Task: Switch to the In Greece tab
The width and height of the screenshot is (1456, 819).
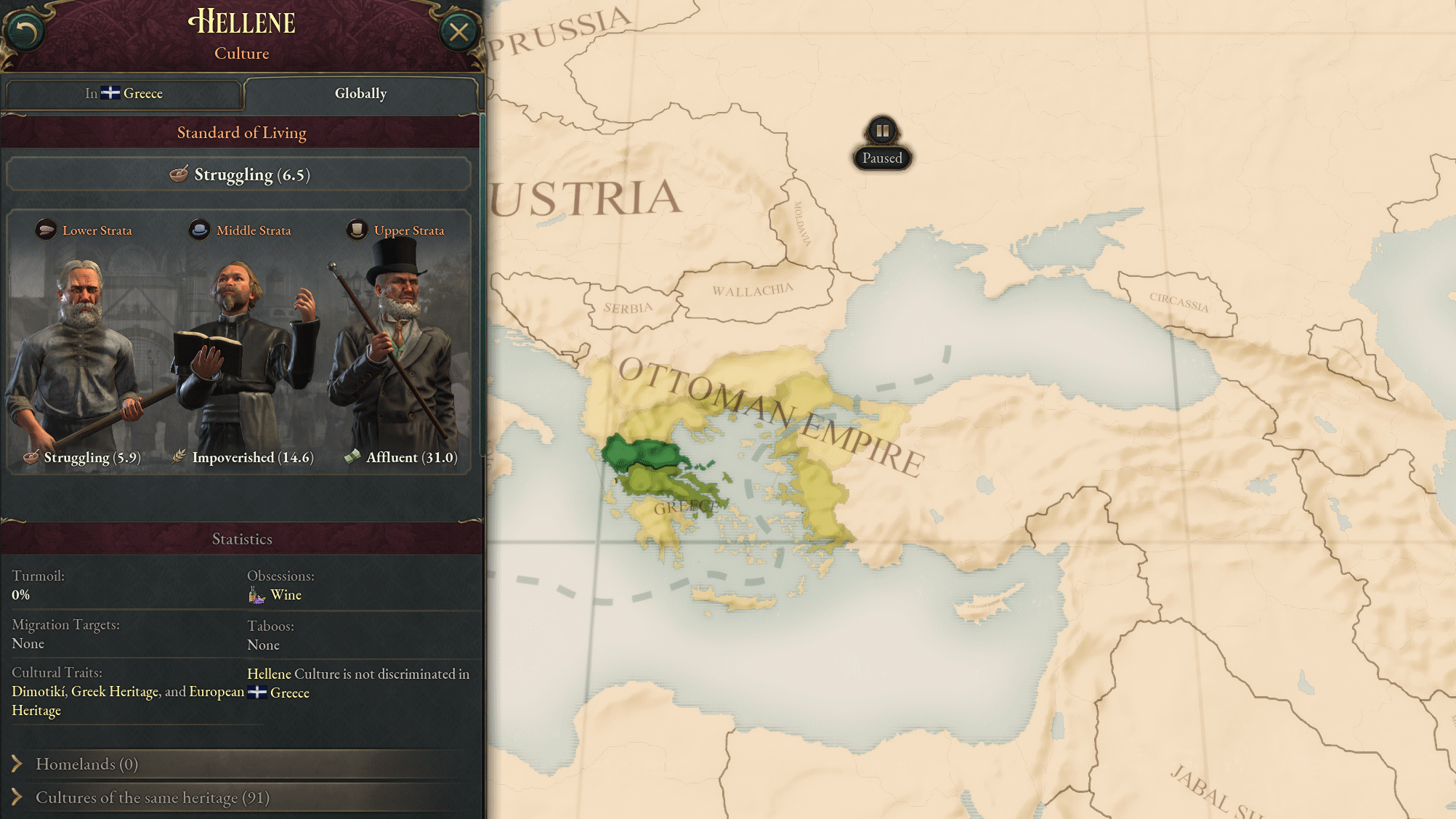Action: coord(124,93)
